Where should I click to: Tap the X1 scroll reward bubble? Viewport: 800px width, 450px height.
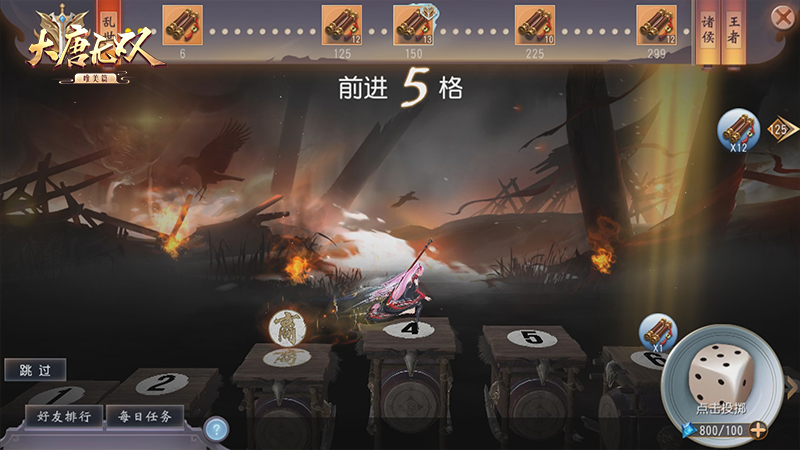point(658,333)
